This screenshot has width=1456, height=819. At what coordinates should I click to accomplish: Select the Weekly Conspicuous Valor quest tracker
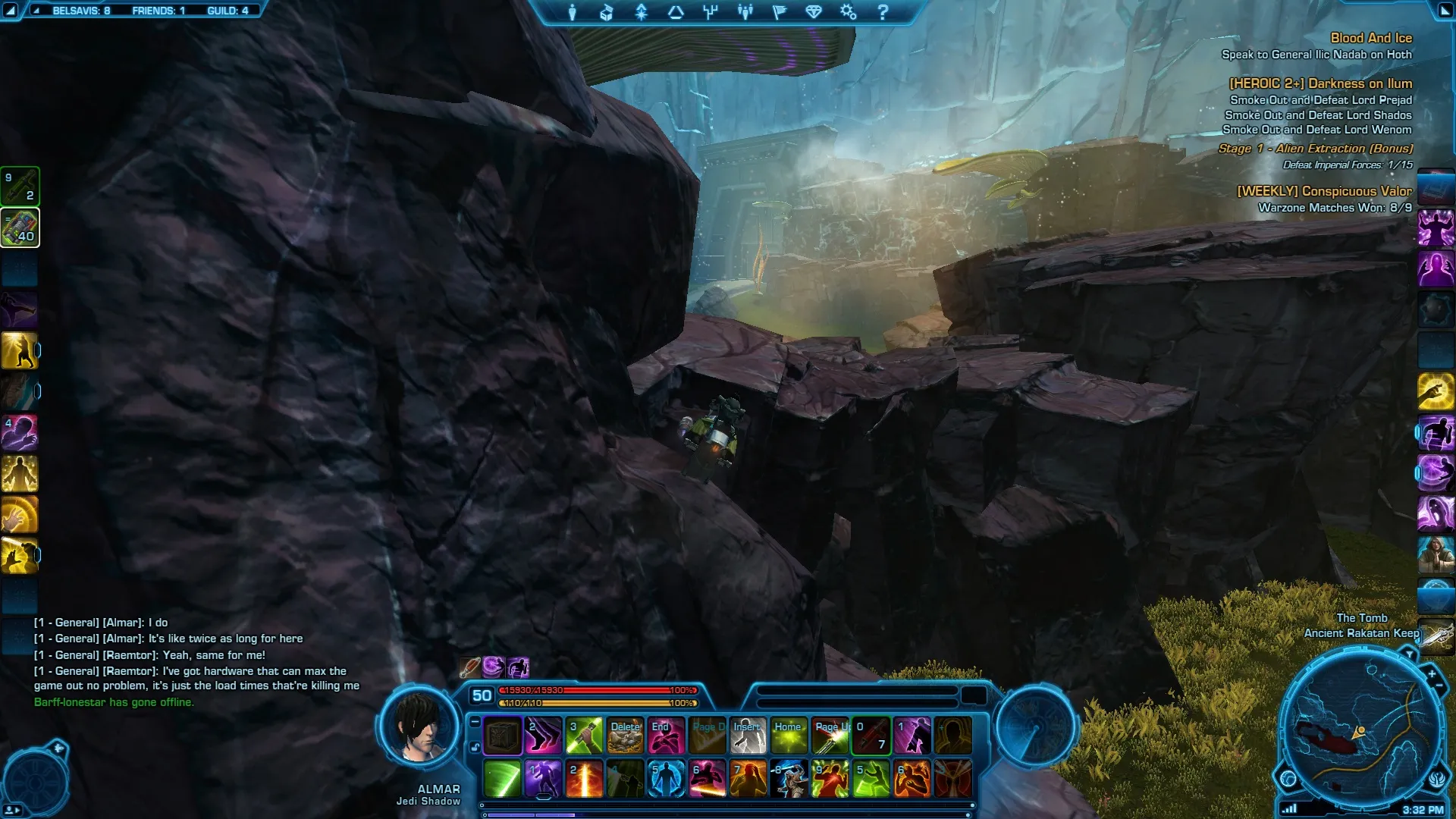1324,191
